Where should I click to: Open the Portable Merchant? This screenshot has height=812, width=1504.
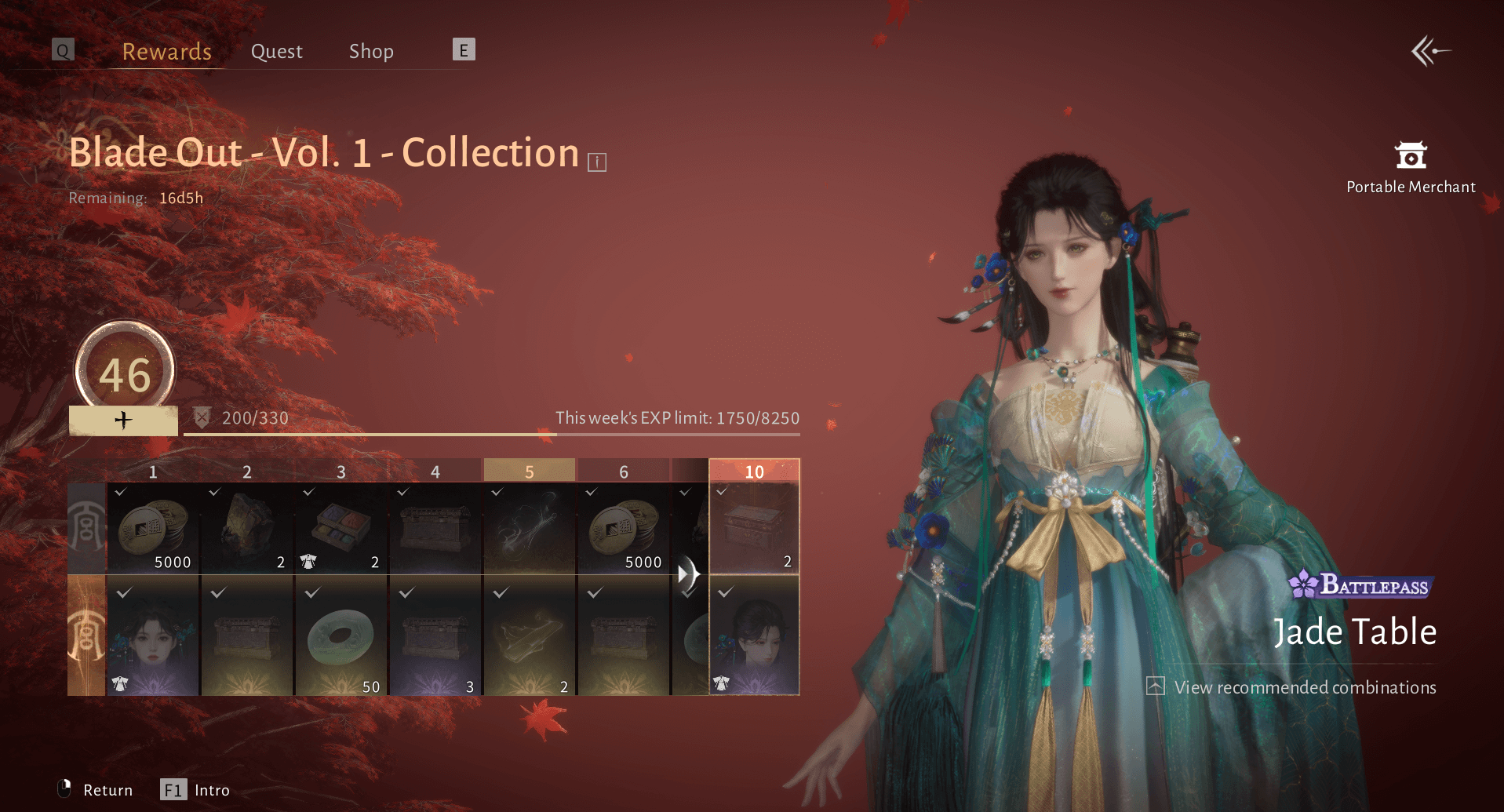(x=1409, y=156)
